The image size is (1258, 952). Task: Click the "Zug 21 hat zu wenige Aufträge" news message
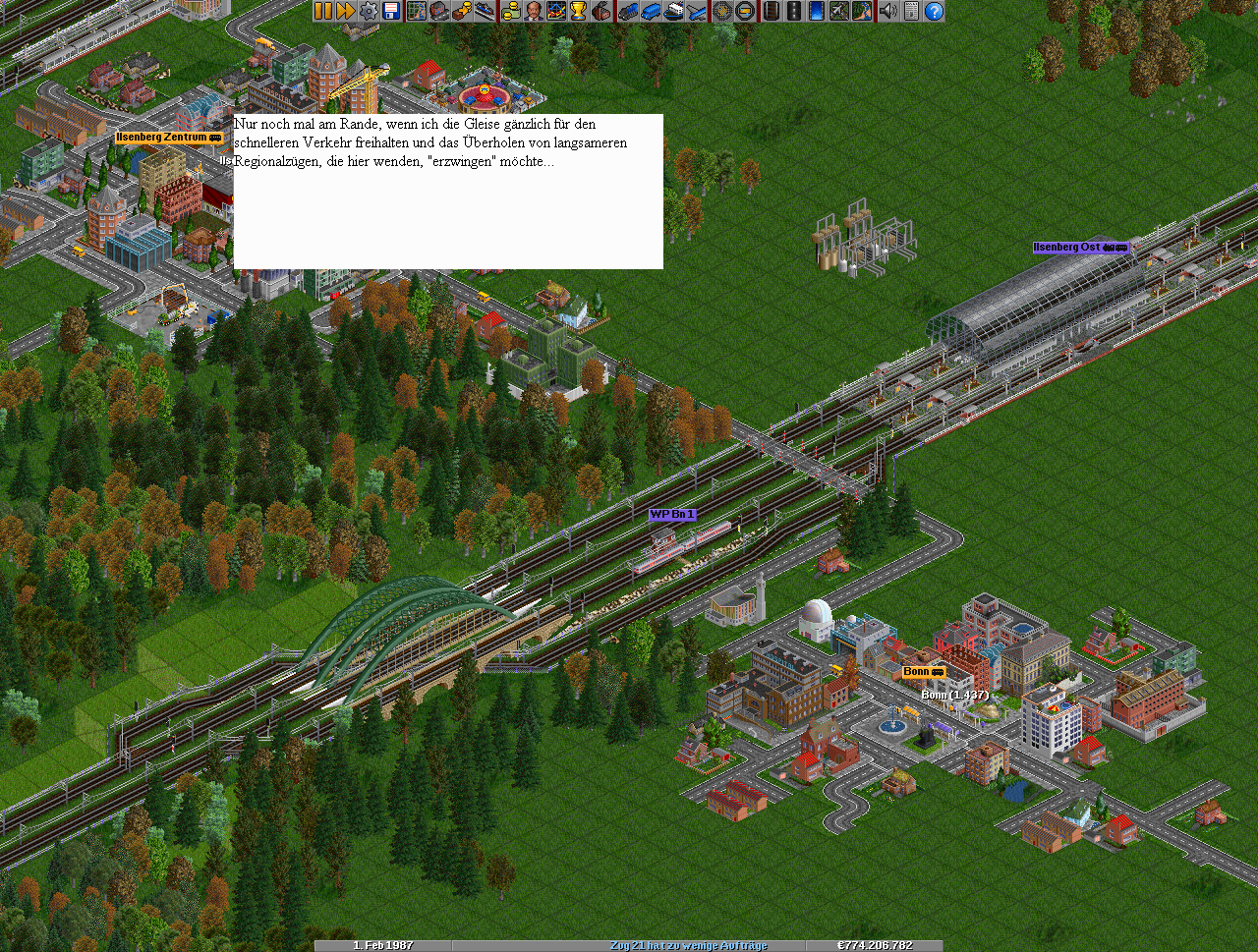click(x=688, y=945)
